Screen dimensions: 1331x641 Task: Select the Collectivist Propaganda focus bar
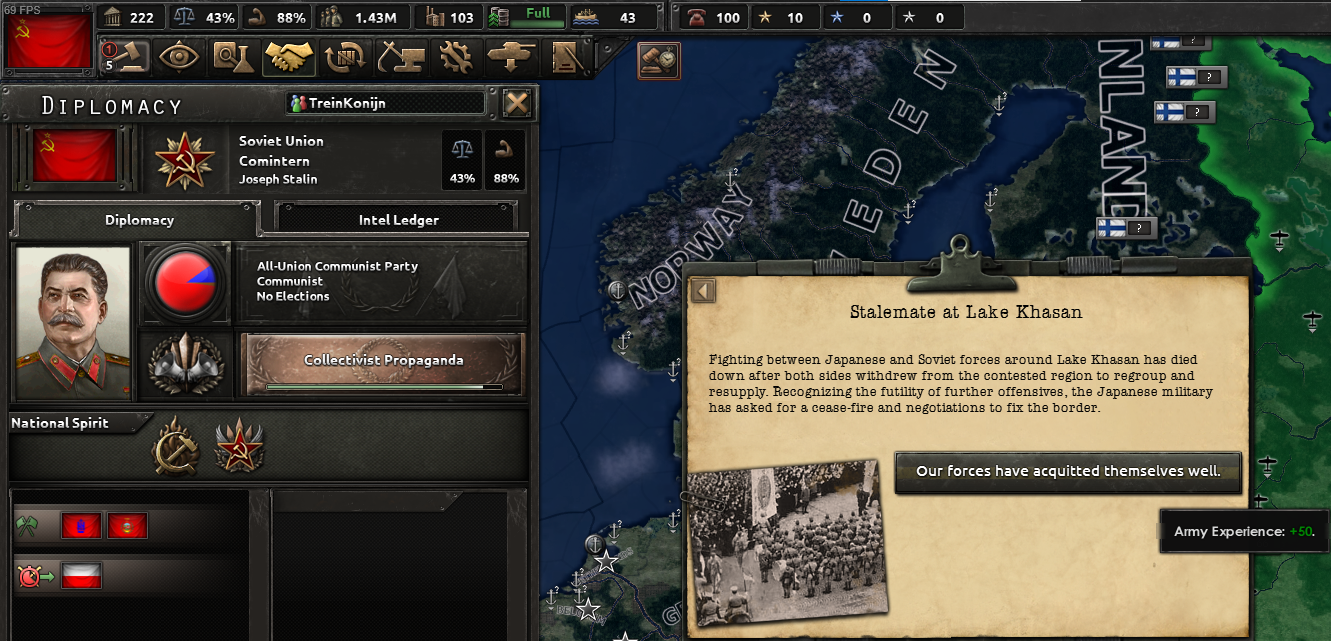tap(384, 363)
